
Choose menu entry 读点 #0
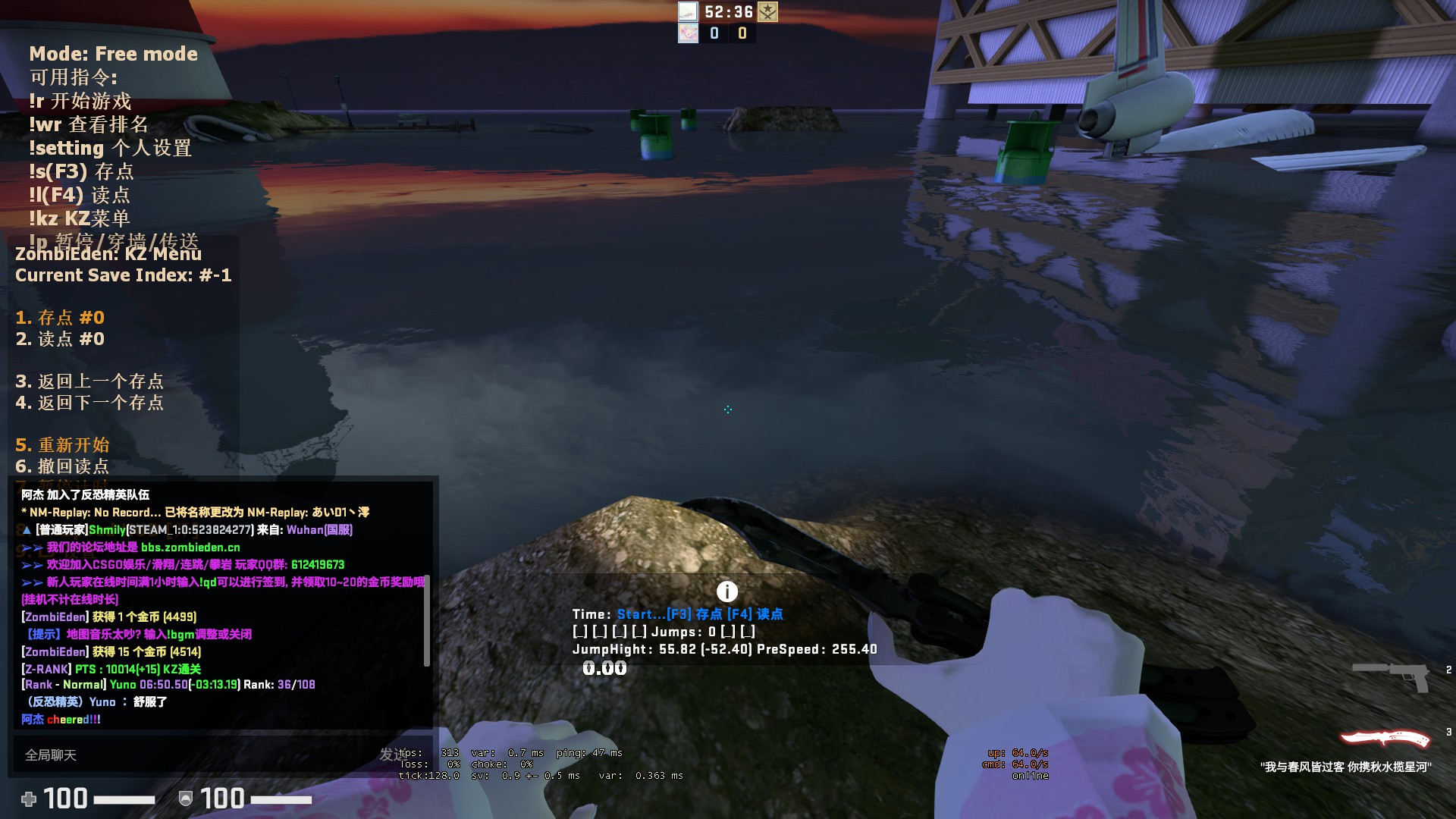click(x=61, y=339)
